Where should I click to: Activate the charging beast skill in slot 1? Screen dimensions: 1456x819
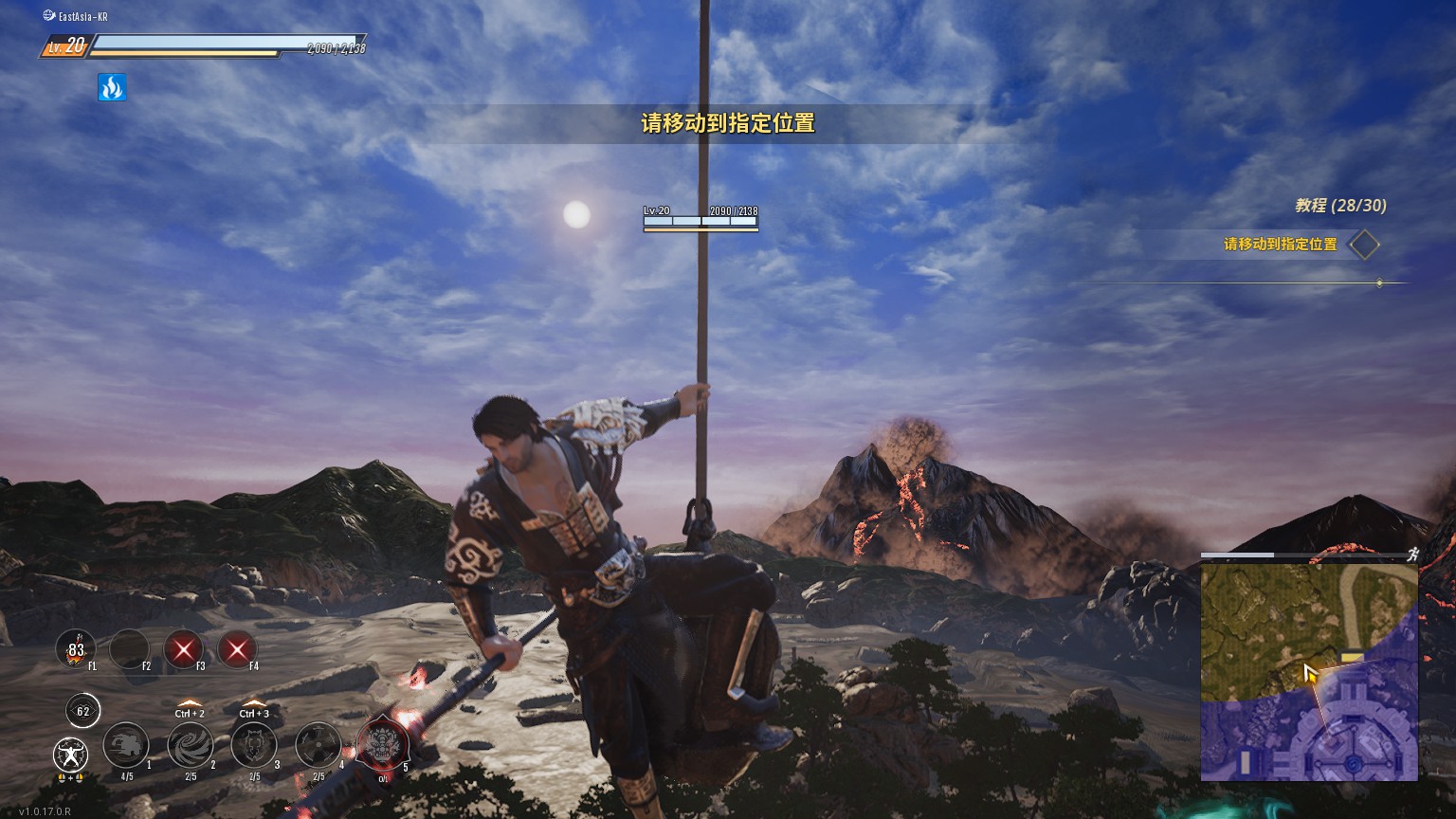click(125, 745)
